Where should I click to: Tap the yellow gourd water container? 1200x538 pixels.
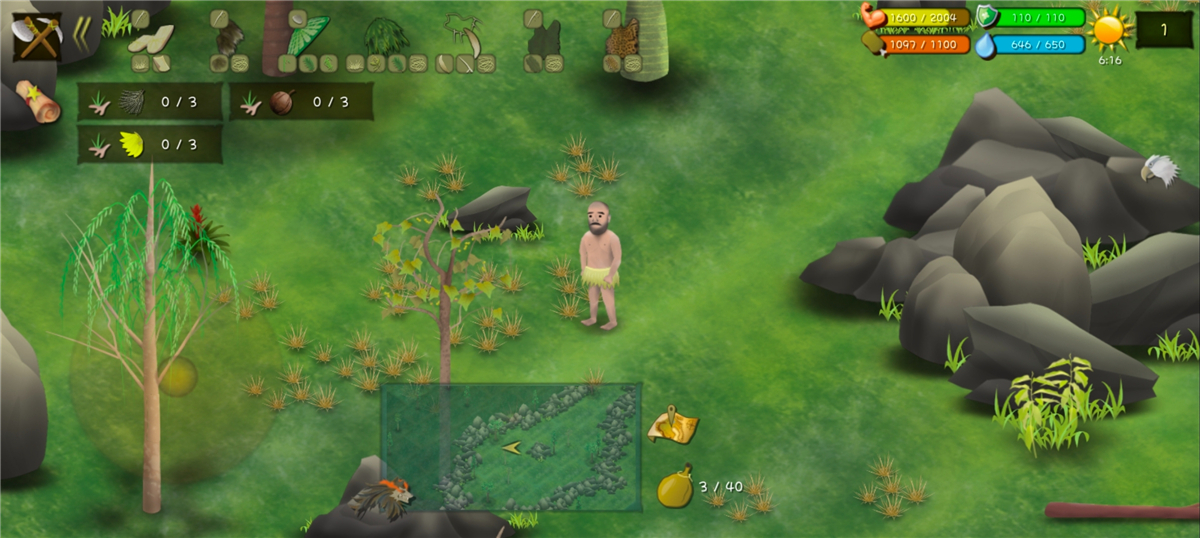point(675,487)
